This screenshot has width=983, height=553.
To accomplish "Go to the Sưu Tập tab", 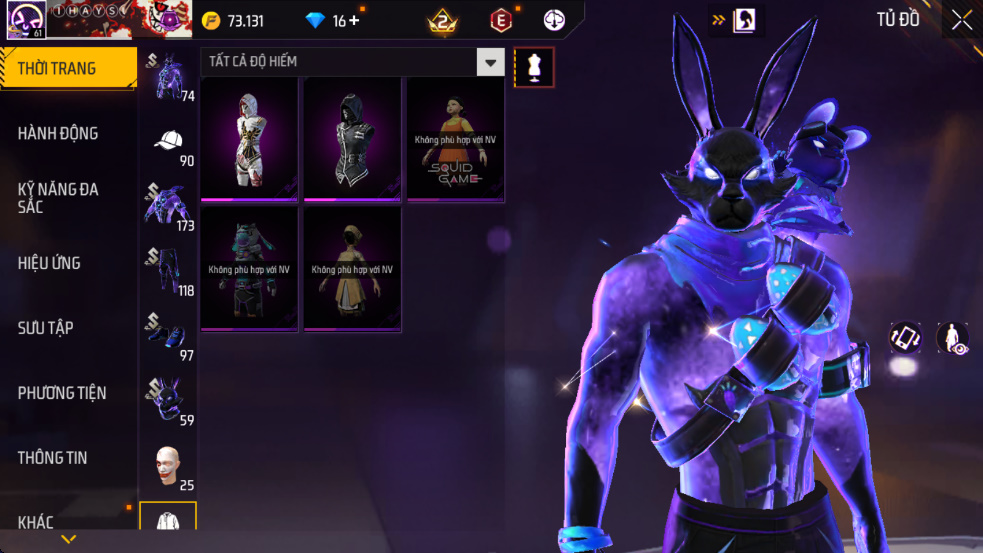I will [67, 328].
